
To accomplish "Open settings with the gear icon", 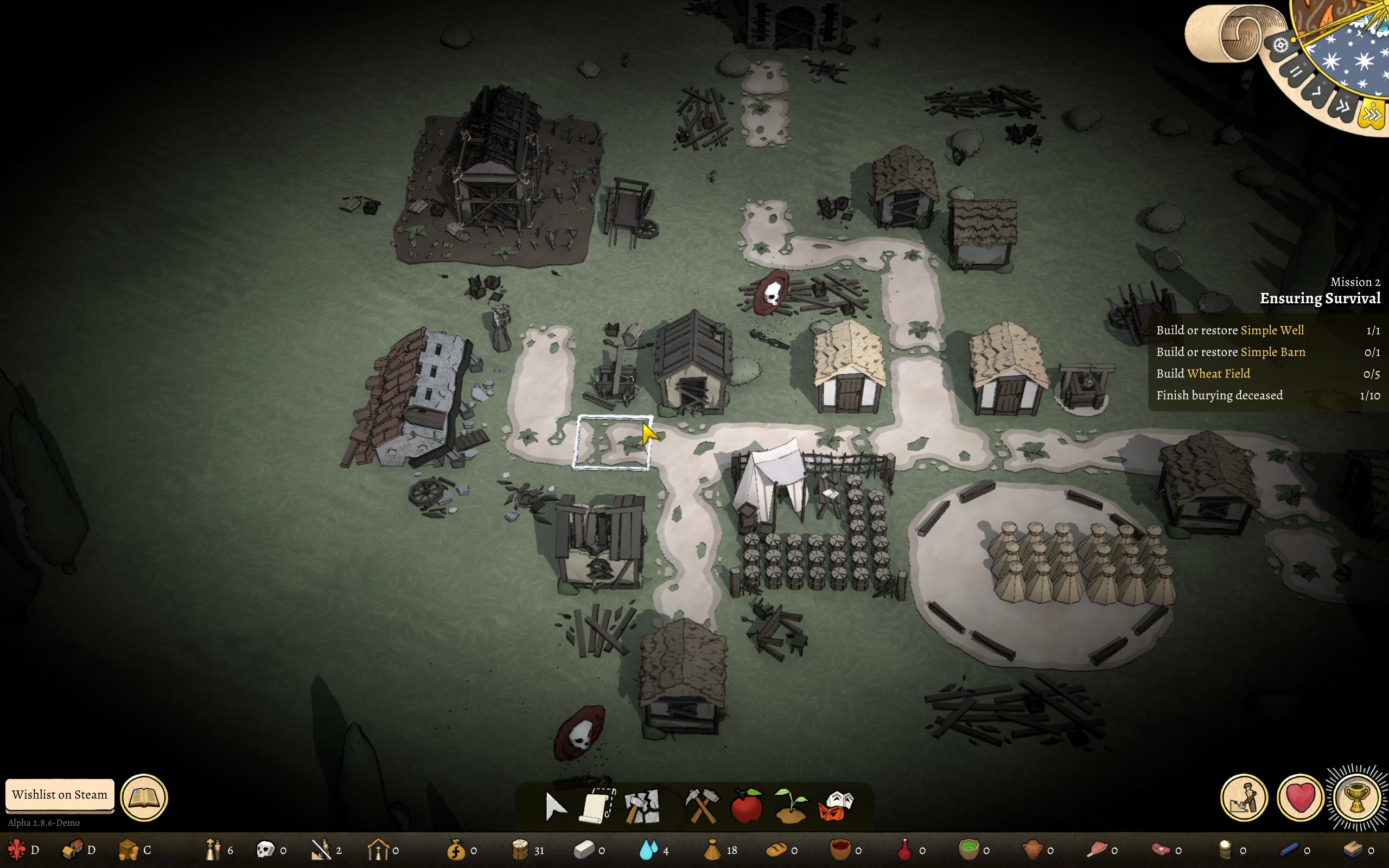I will coord(1280,46).
